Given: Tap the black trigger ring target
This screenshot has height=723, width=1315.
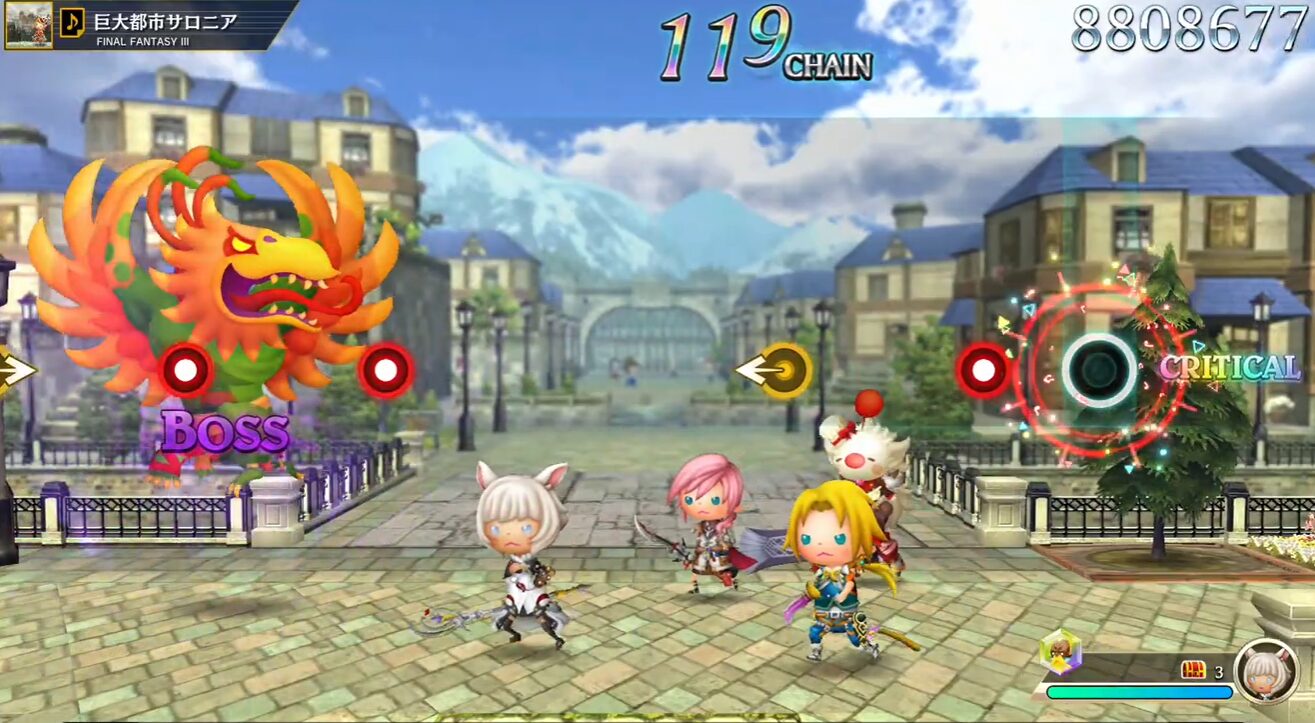Looking at the screenshot, I should pyautogui.click(x=1099, y=369).
